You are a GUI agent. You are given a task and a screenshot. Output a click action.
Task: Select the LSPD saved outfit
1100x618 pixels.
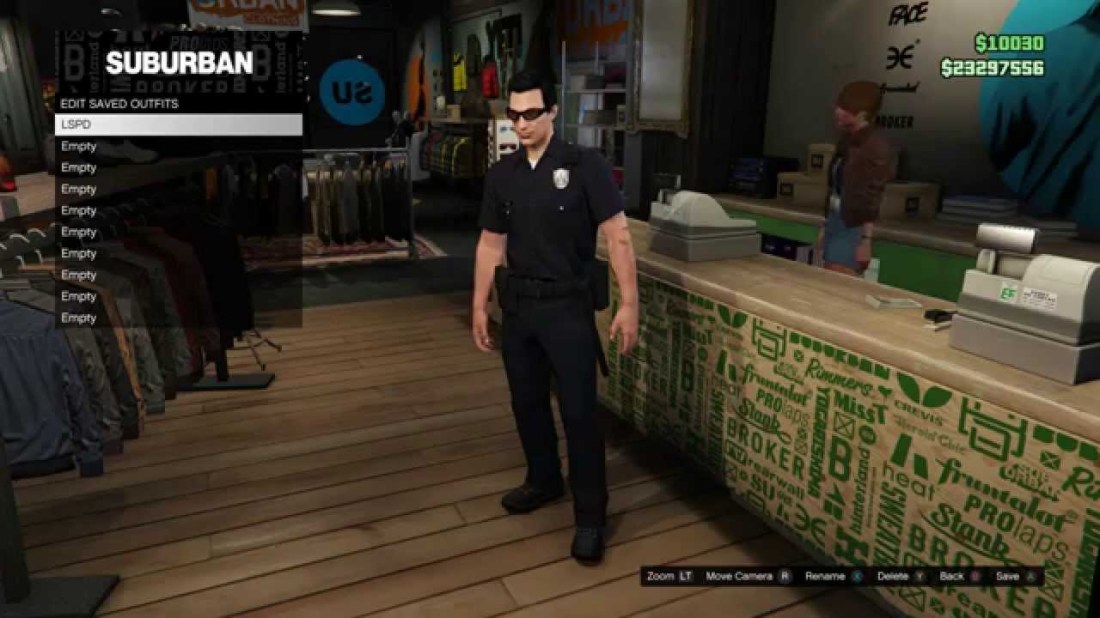(178, 125)
